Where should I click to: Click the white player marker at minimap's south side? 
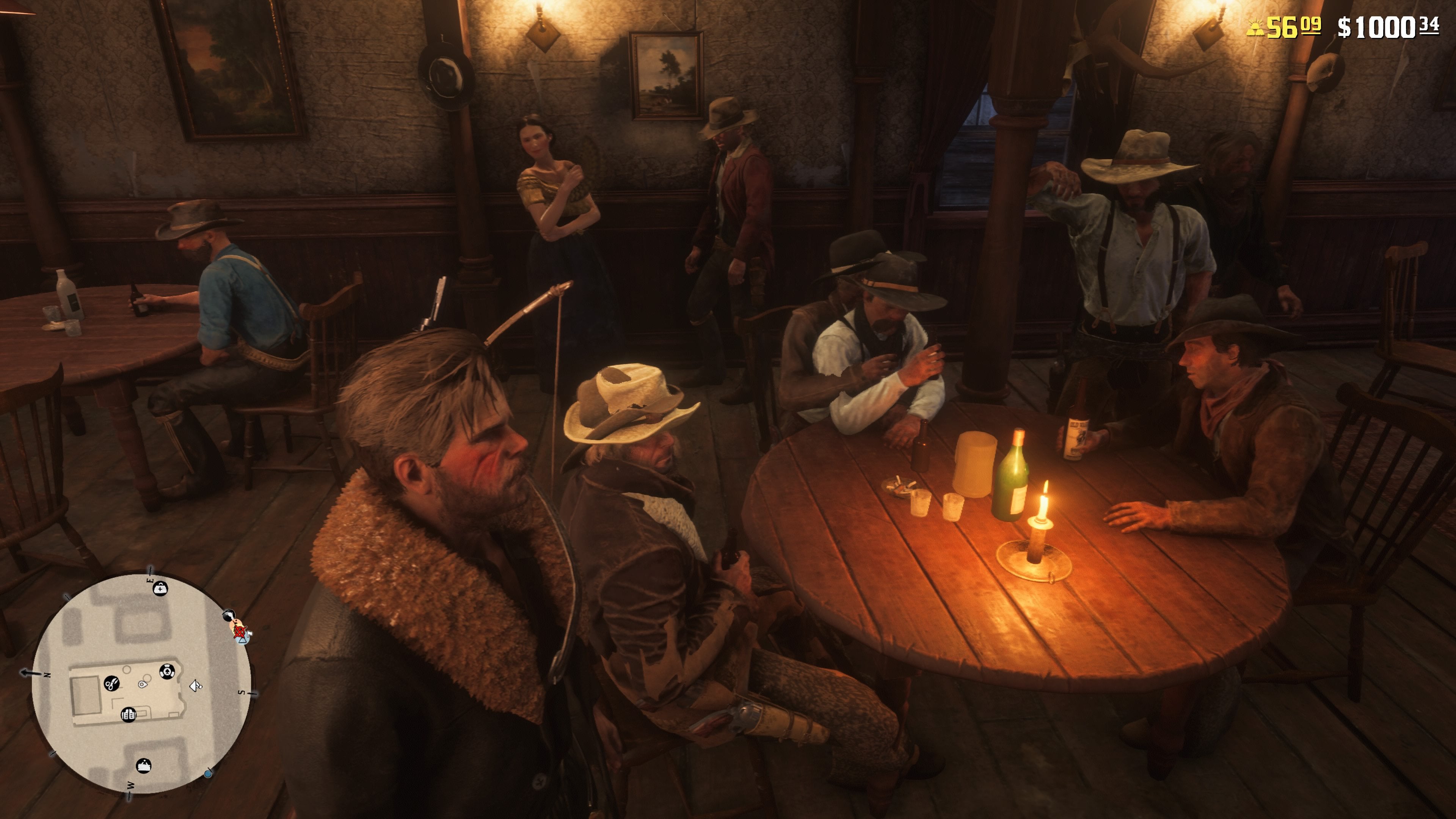[196, 686]
